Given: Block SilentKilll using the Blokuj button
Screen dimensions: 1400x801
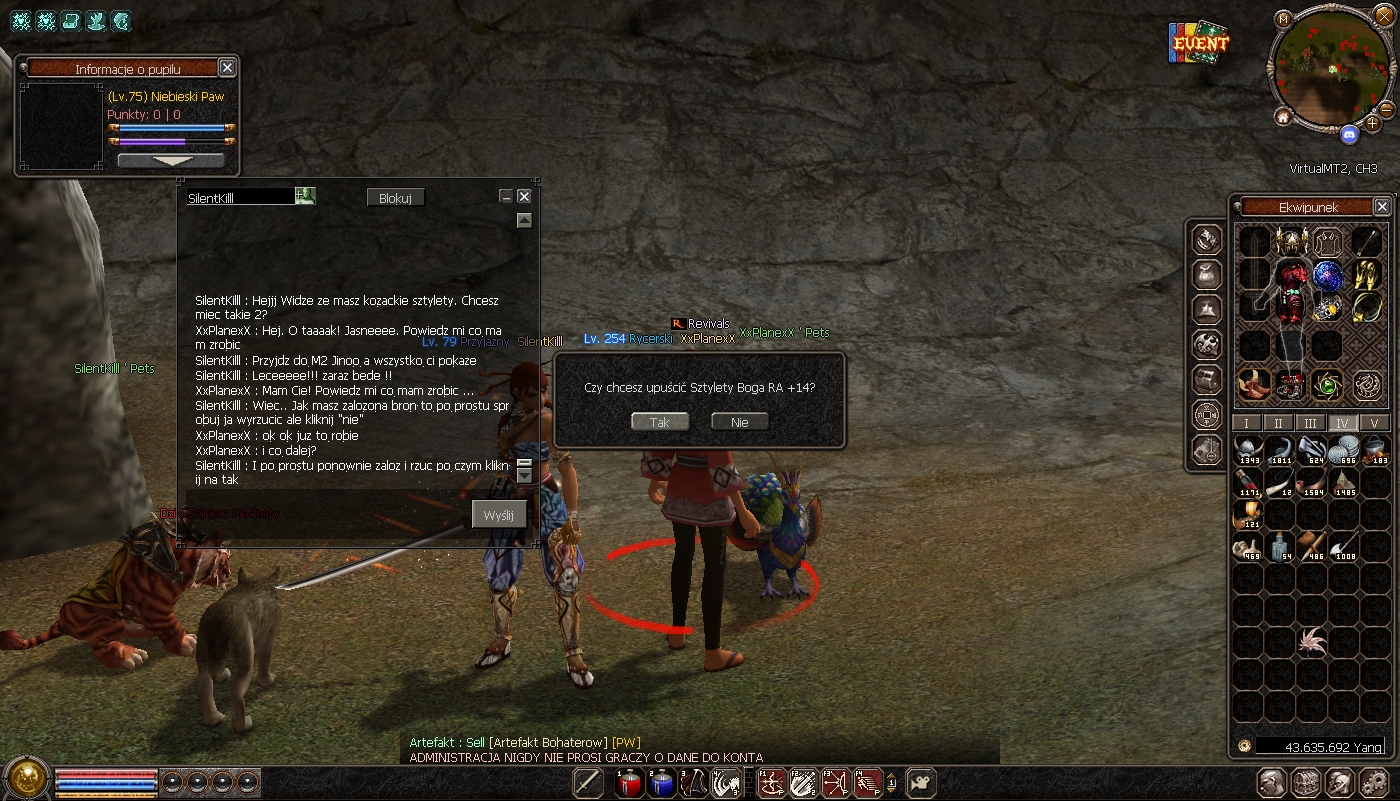Looking at the screenshot, I should coord(395,198).
